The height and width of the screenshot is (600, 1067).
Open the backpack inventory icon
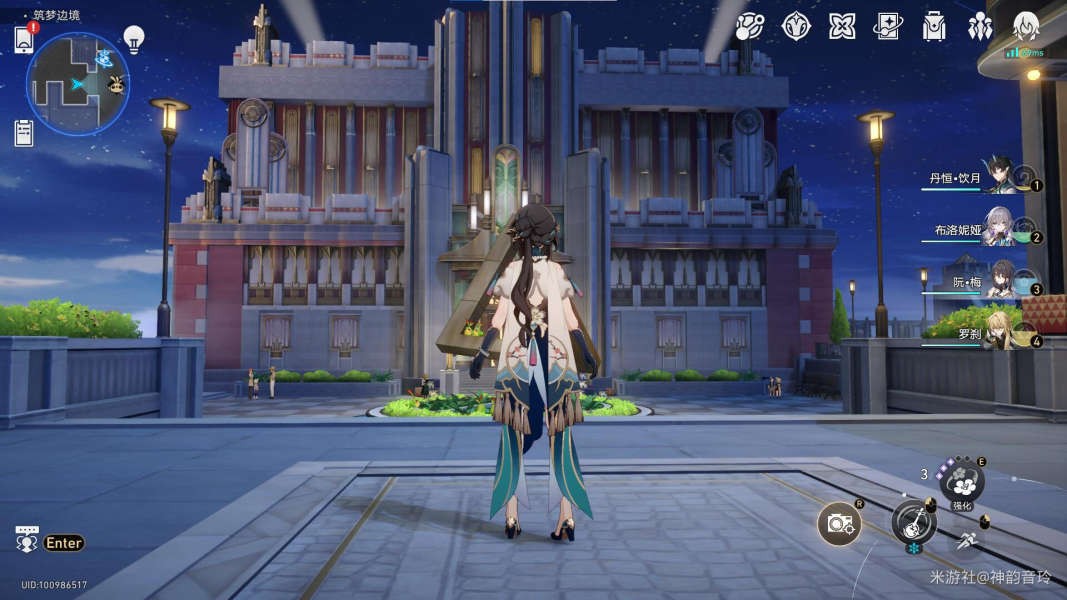(x=934, y=27)
